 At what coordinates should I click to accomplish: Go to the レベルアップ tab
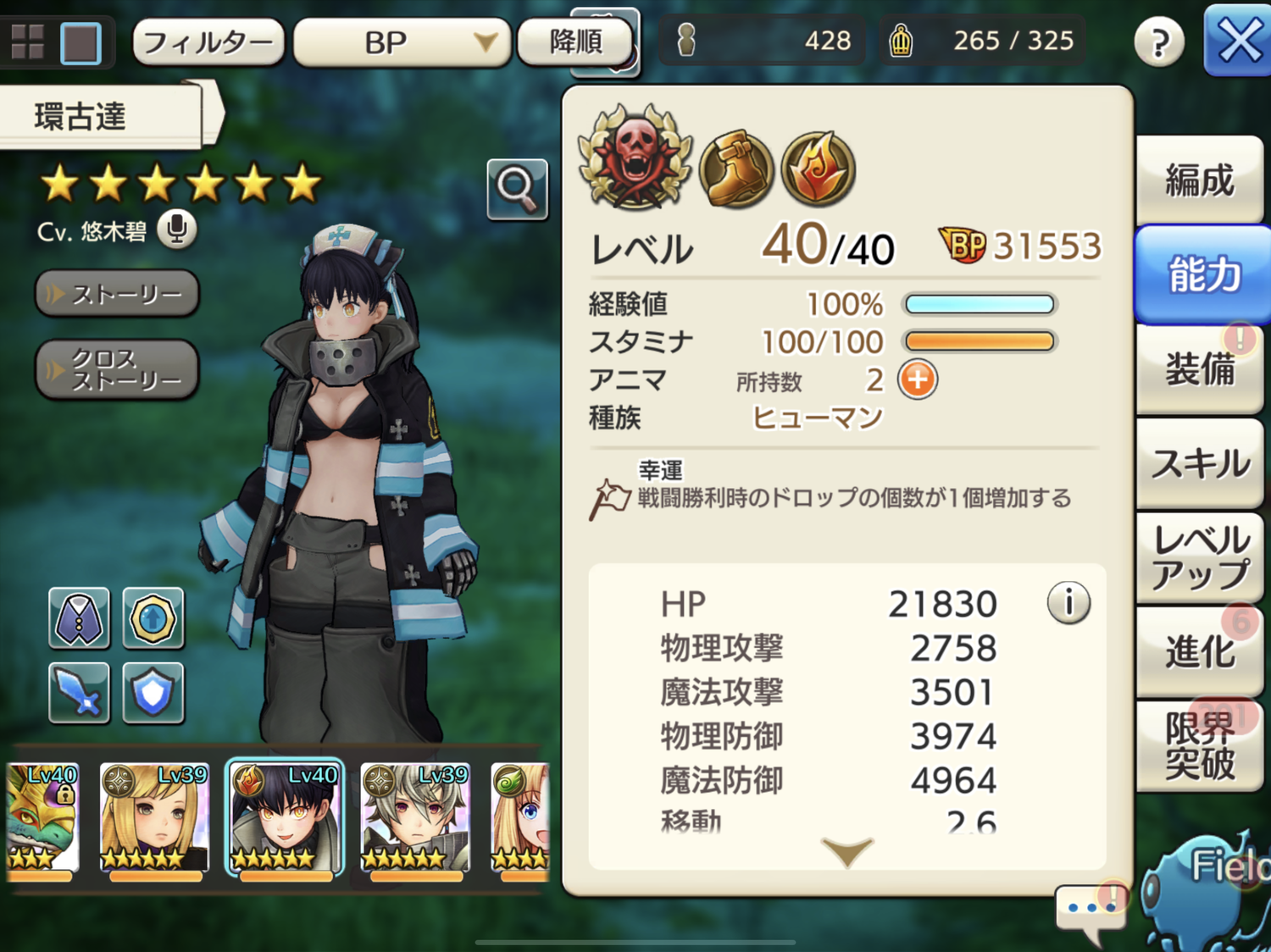(x=1199, y=557)
